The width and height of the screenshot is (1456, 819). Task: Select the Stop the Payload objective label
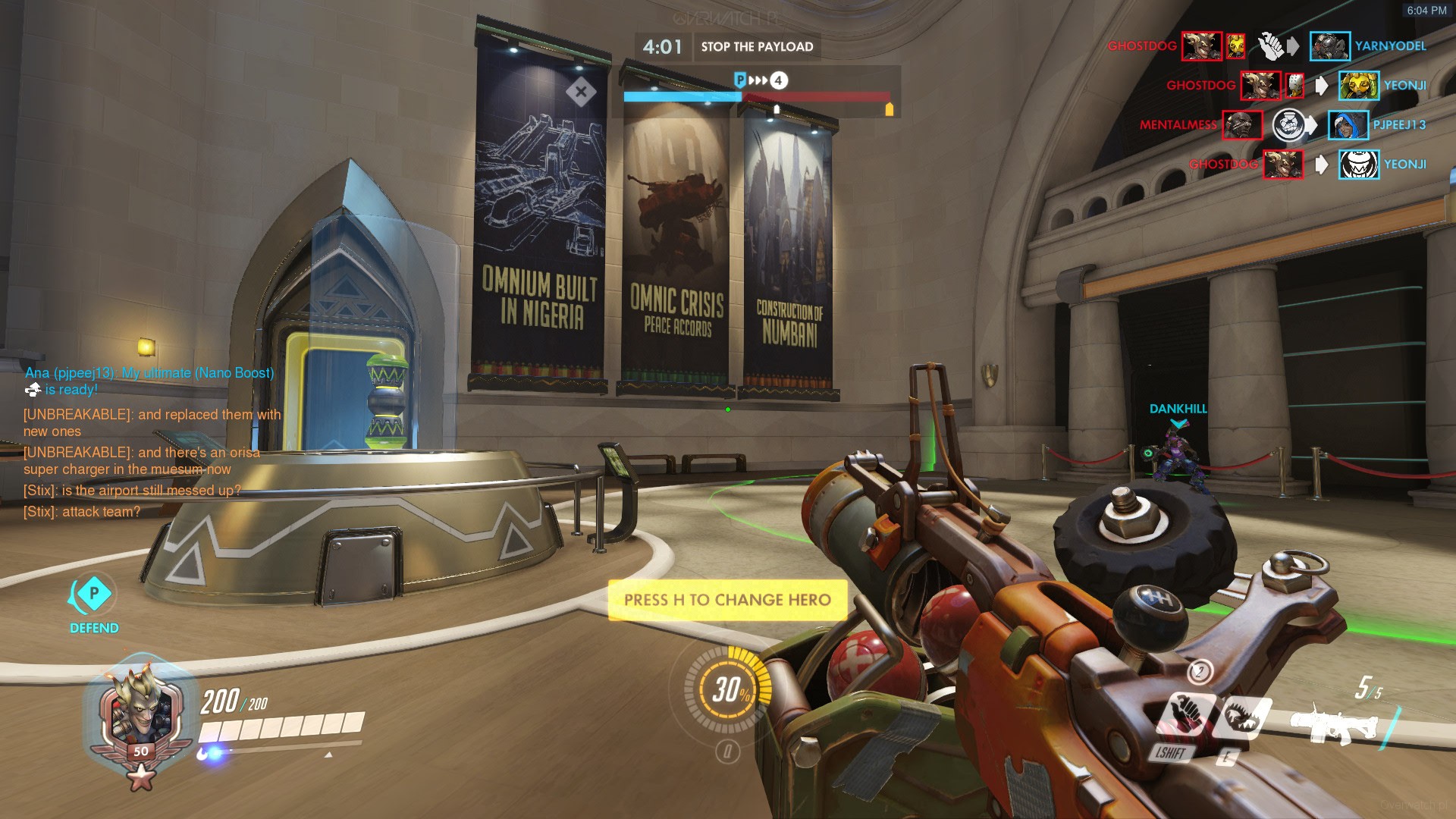click(757, 47)
